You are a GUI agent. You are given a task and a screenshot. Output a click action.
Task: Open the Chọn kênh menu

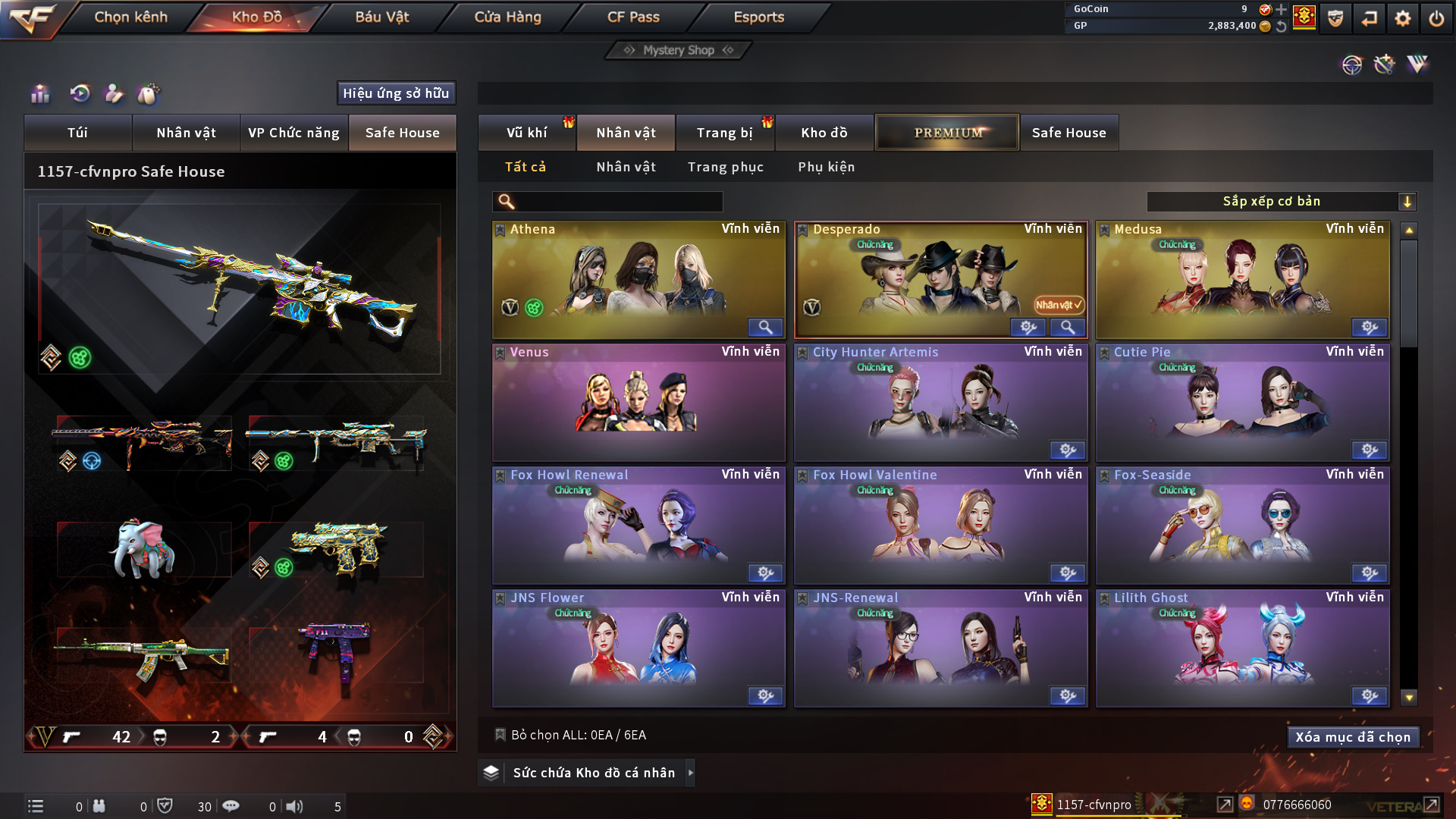tap(130, 17)
